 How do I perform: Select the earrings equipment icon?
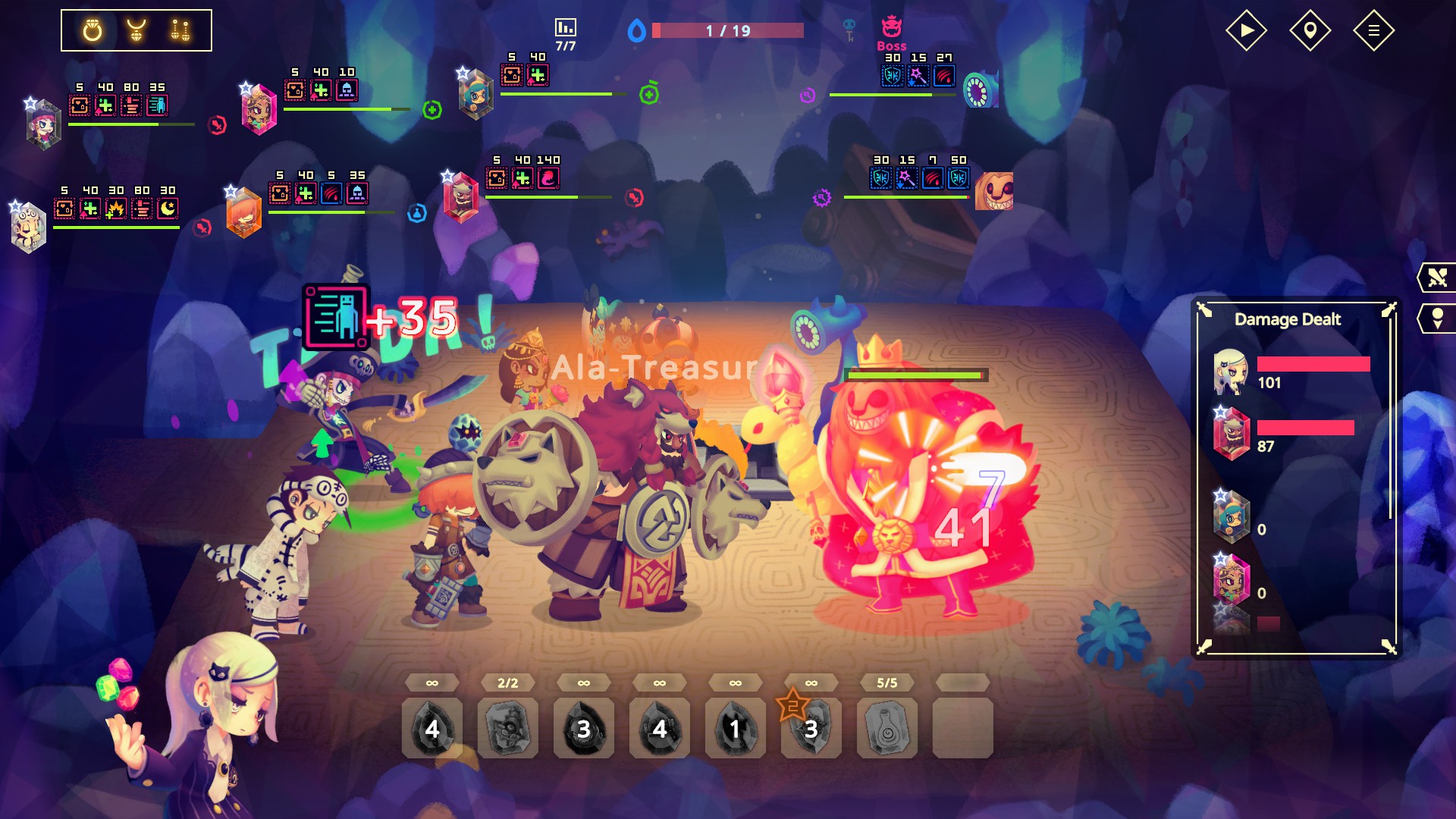[180, 31]
